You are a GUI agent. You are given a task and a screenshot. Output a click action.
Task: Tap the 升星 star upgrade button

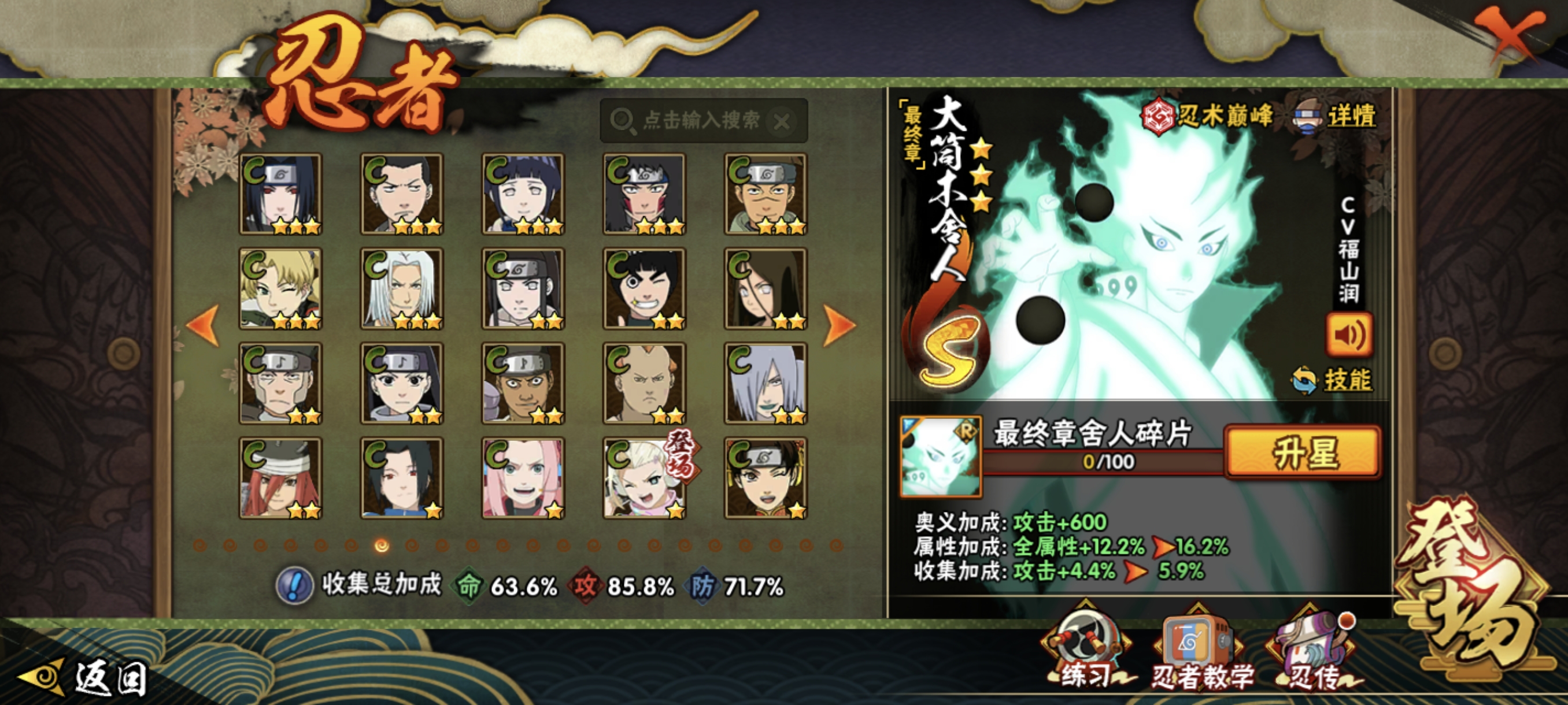click(1303, 452)
